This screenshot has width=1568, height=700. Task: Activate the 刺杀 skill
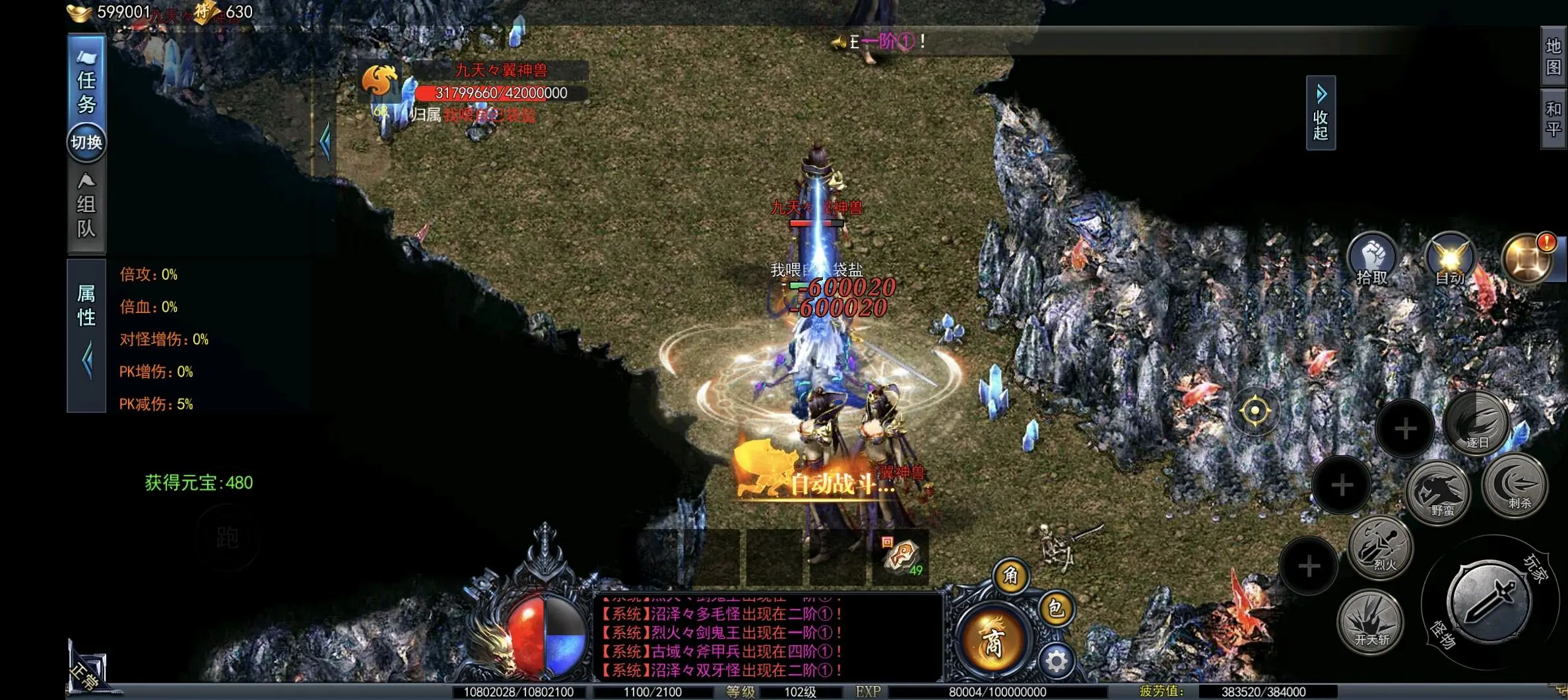coord(1515,485)
